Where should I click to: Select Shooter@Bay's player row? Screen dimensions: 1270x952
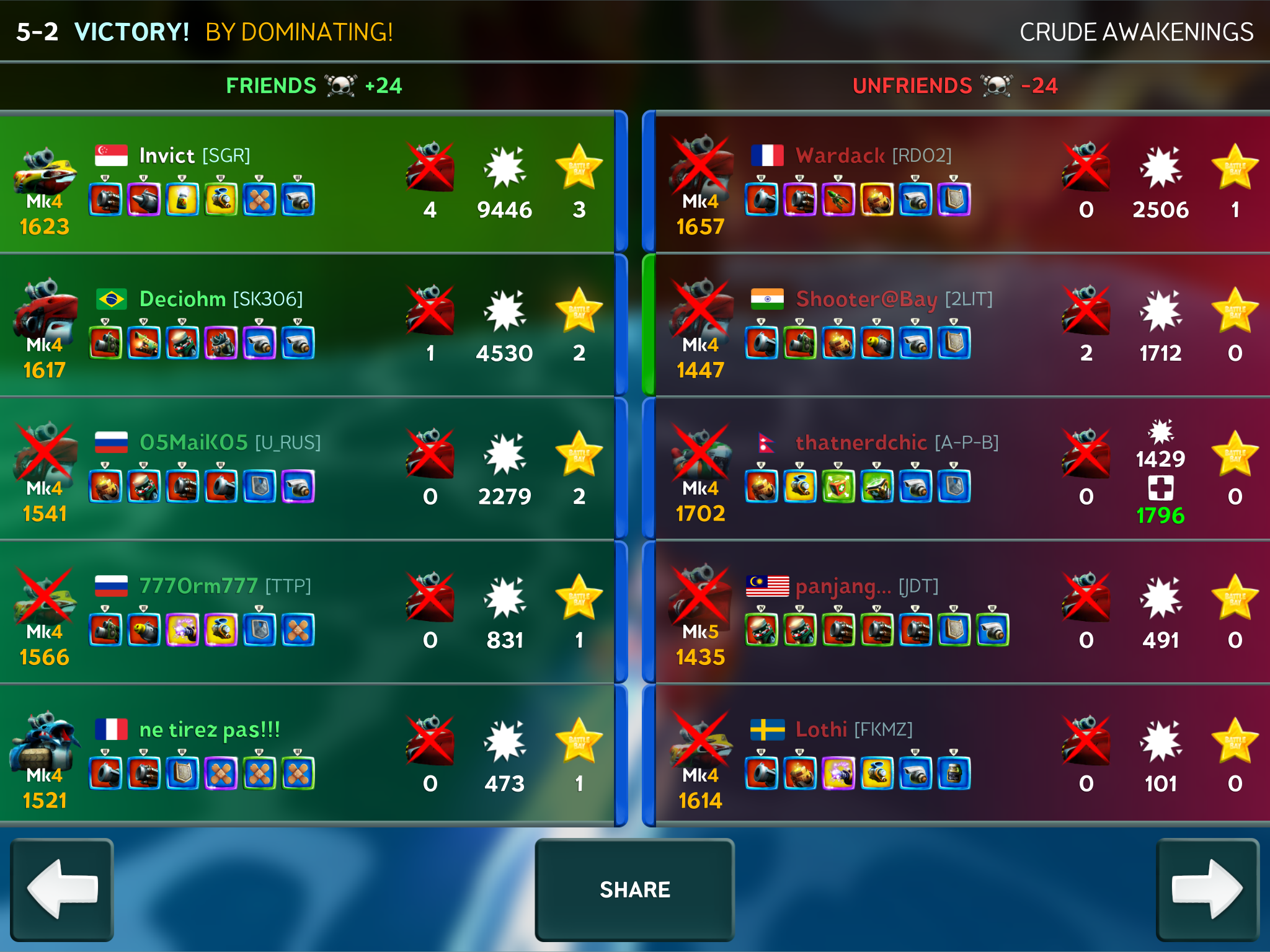[961, 325]
